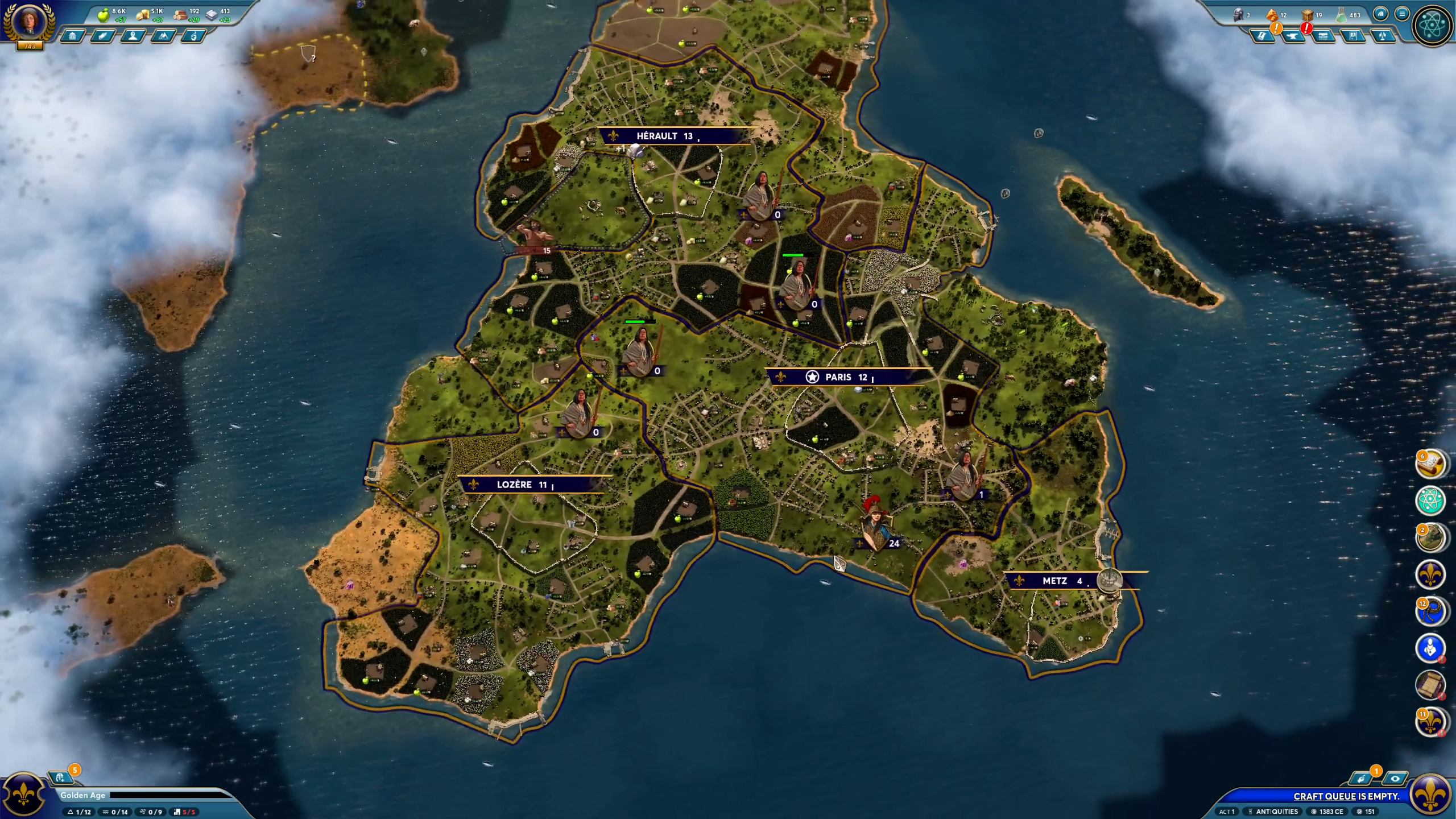
Task: Click the bar-chart statistics button near the menu
Action: (x=1381, y=14)
